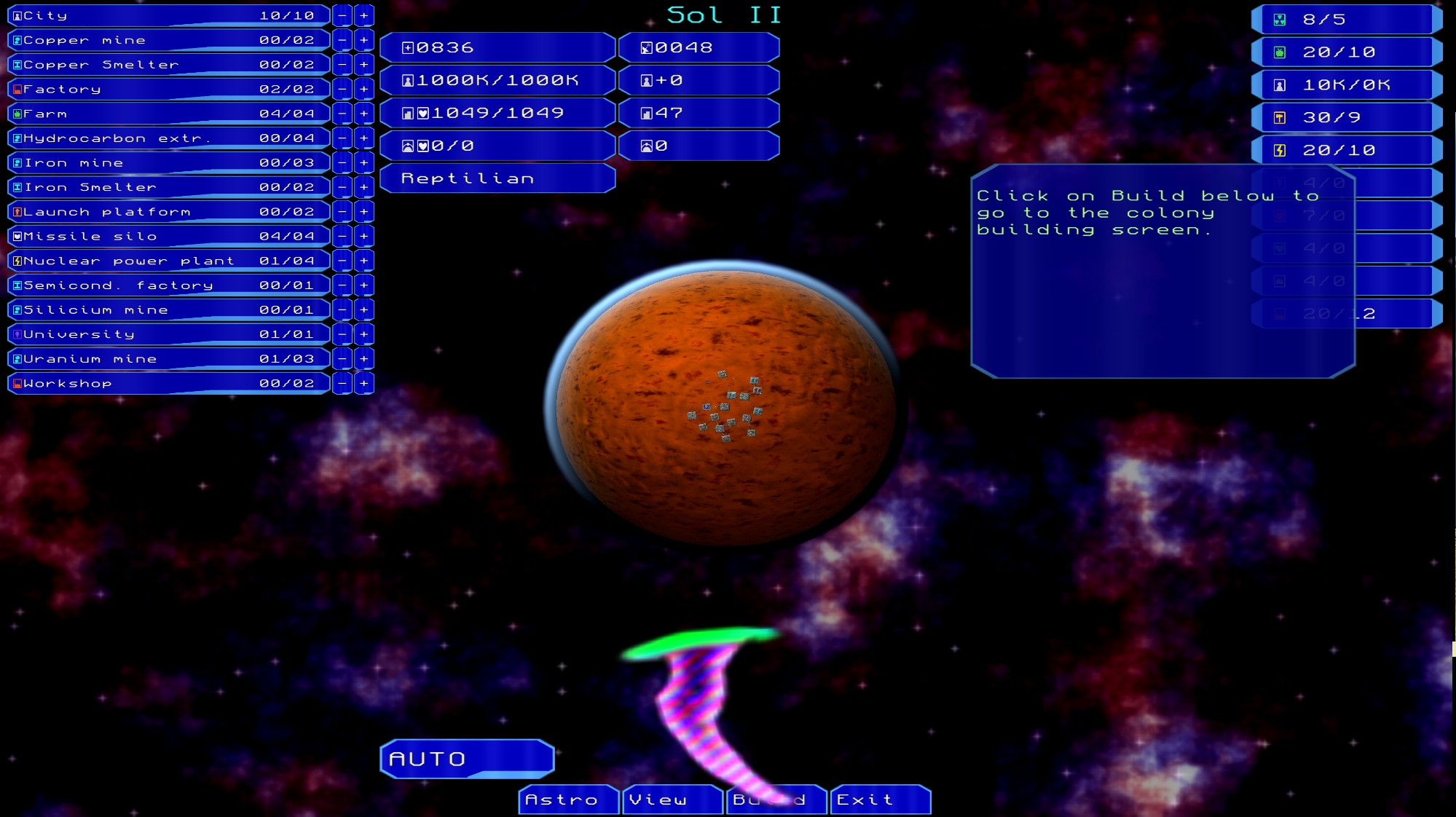Click the Reptilian race label
This screenshot has height=817, width=1456.
[x=497, y=178]
